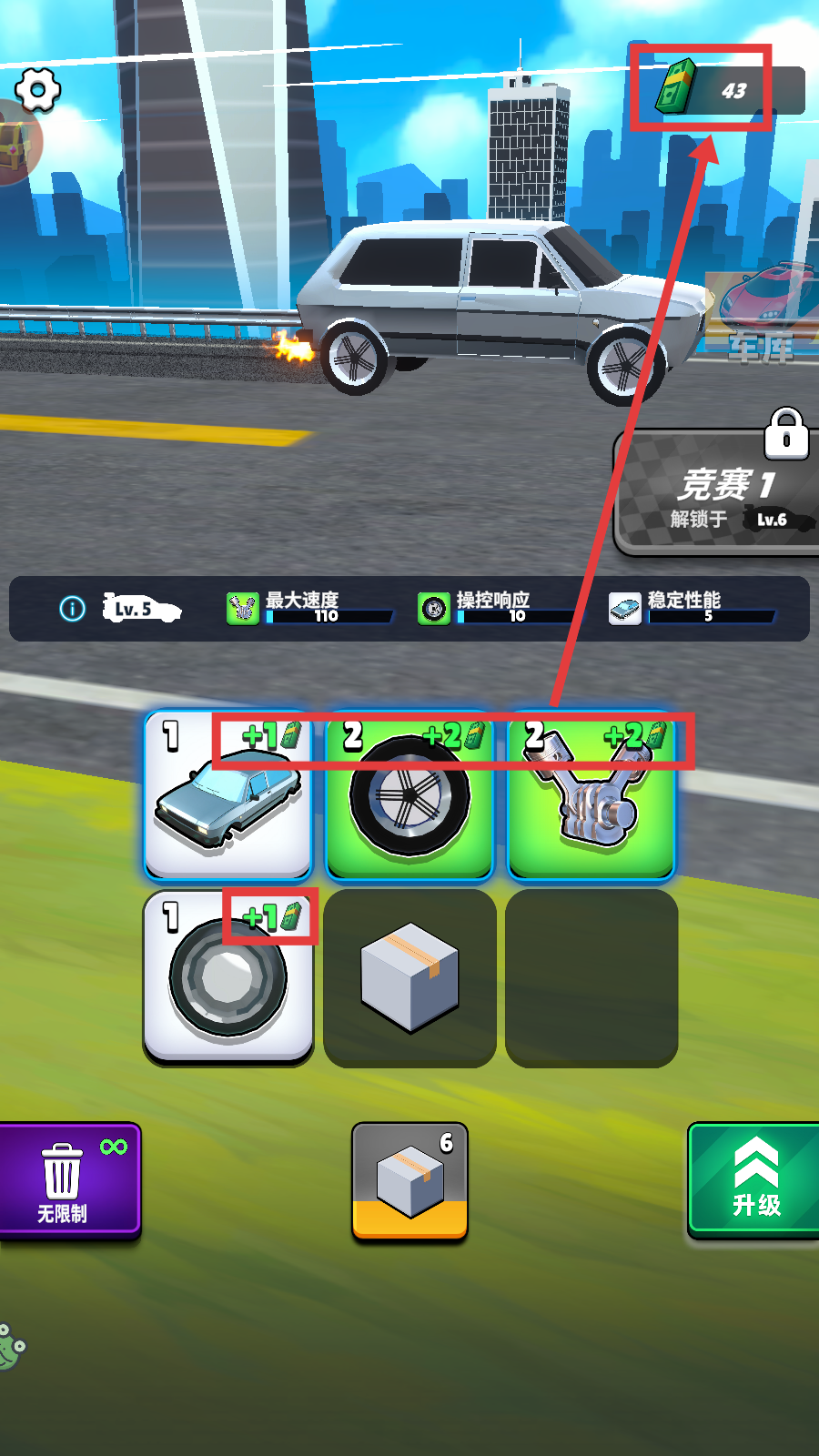This screenshot has height=1456, width=819.
Task: Open the cardboard box in the grid slot
Action: pos(409,976)
